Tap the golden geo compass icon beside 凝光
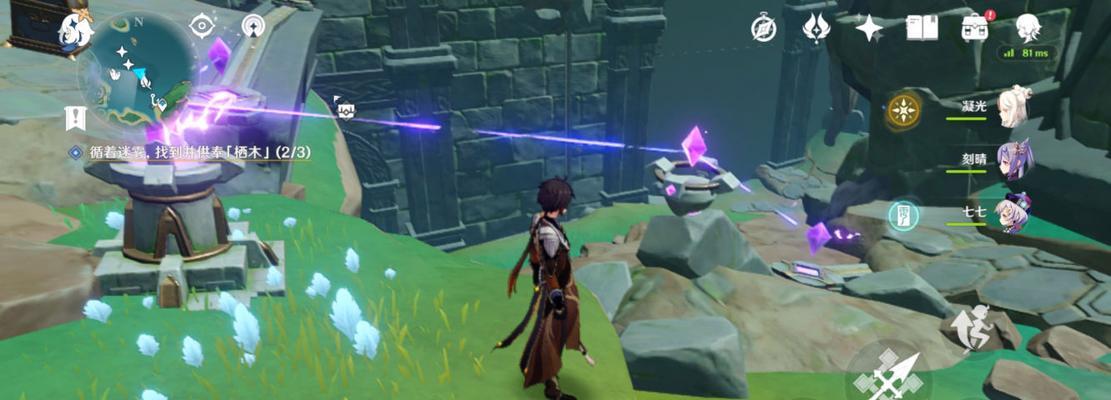1111x400 pixels. coord(903,110)
